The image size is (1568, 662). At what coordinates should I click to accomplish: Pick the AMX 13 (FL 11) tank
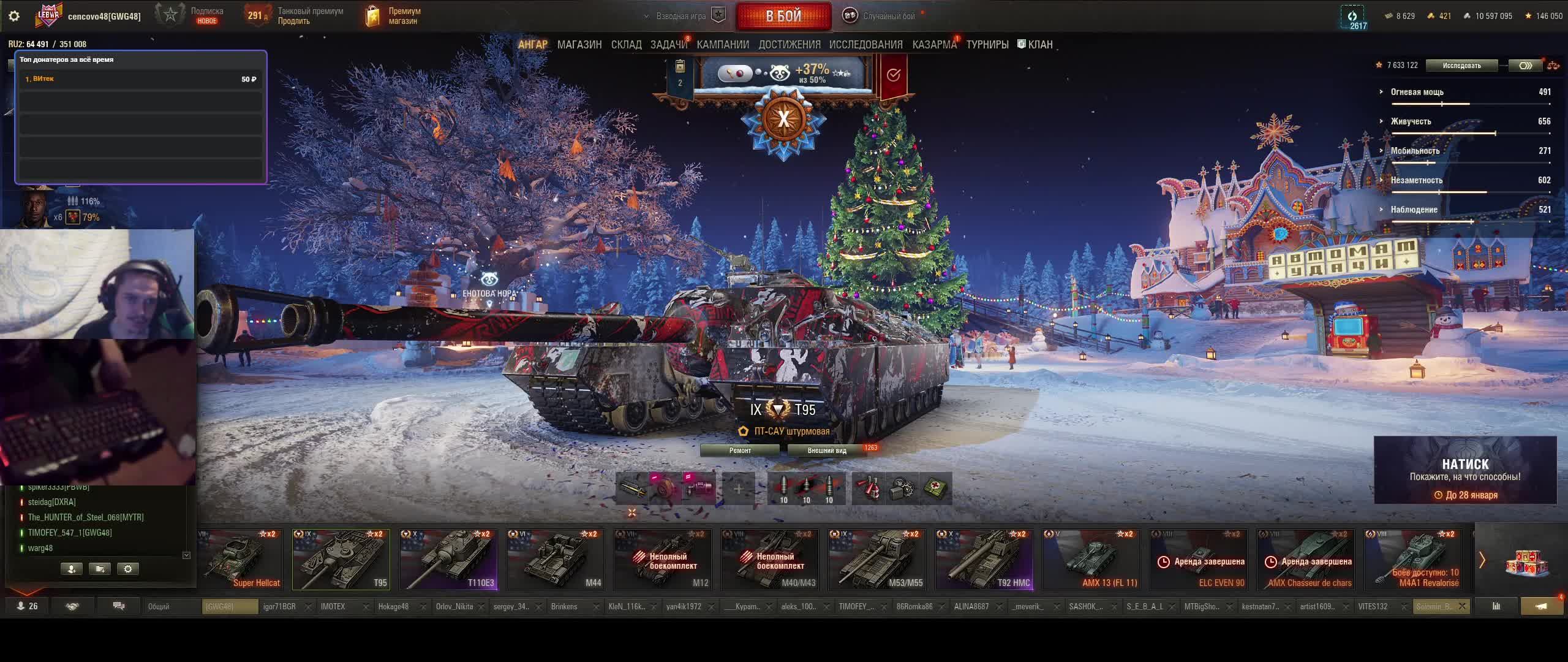click(1091, 560)
